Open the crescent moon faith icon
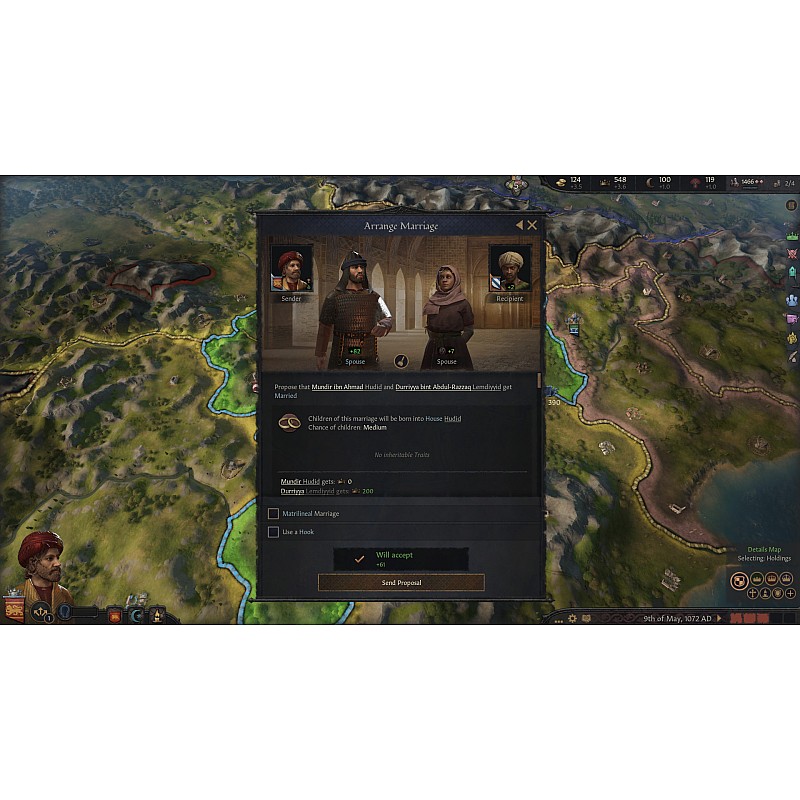 point(136,615)
